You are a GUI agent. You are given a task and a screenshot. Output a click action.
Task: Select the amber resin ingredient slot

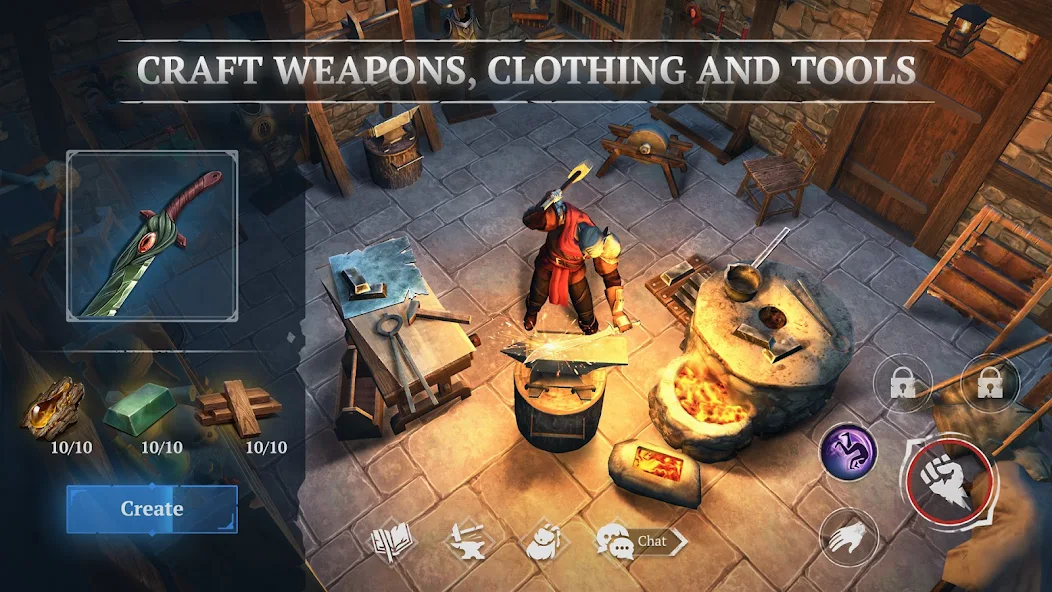54,407
